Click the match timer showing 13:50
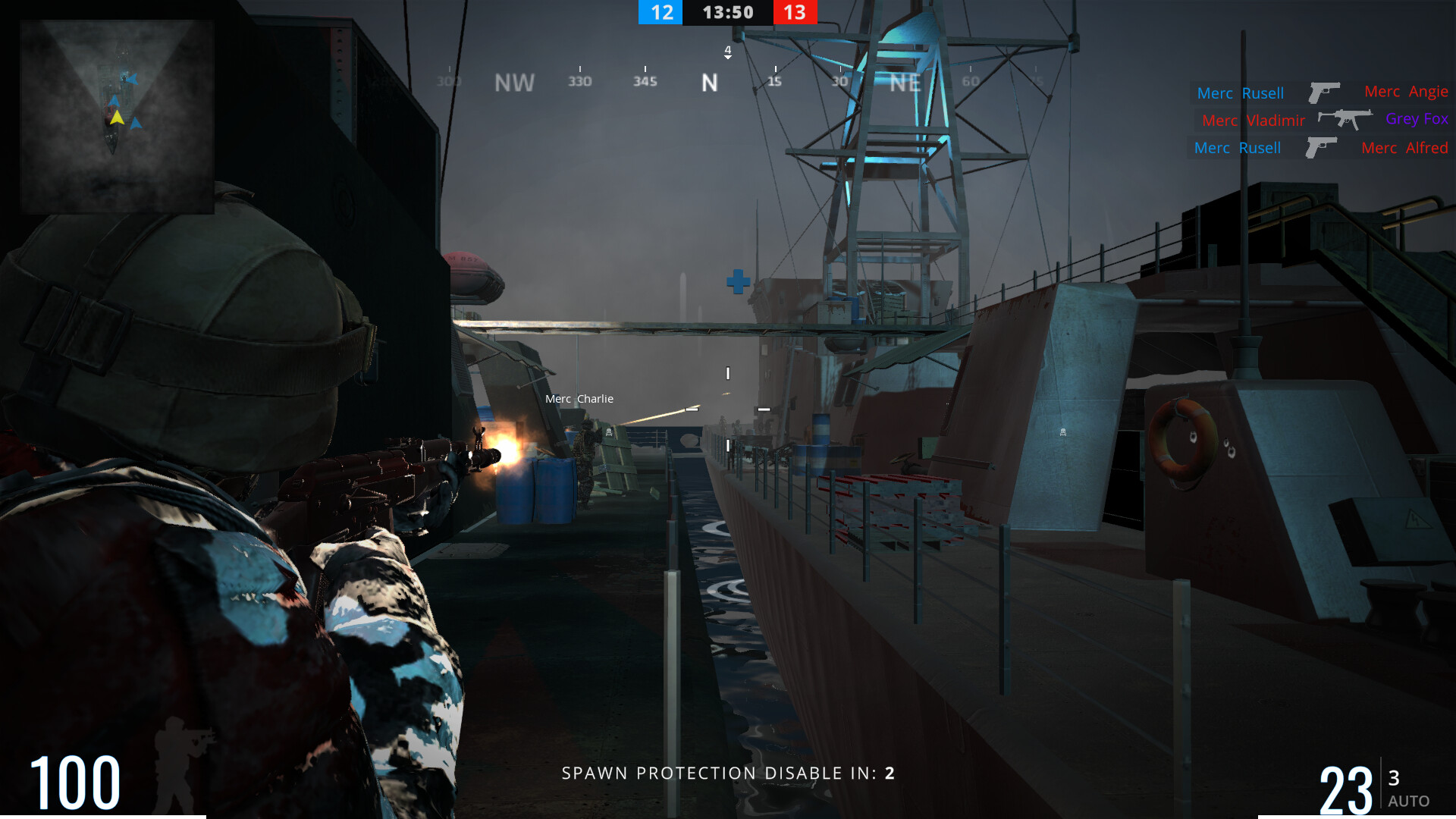The height and width of the screenshot is (819, 1456). coord(727,12)
